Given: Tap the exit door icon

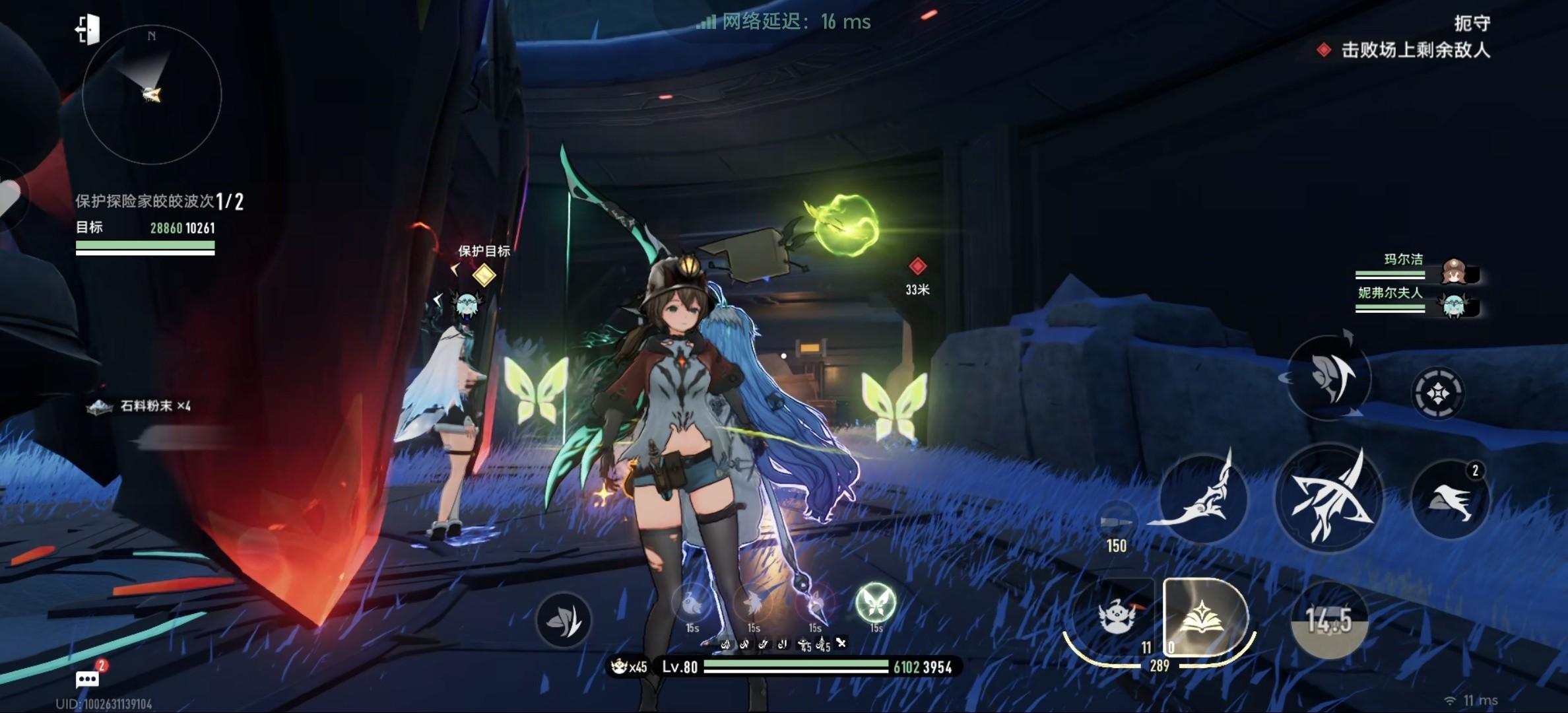Looking at the screenshot, I should click(x=88, y=30).
